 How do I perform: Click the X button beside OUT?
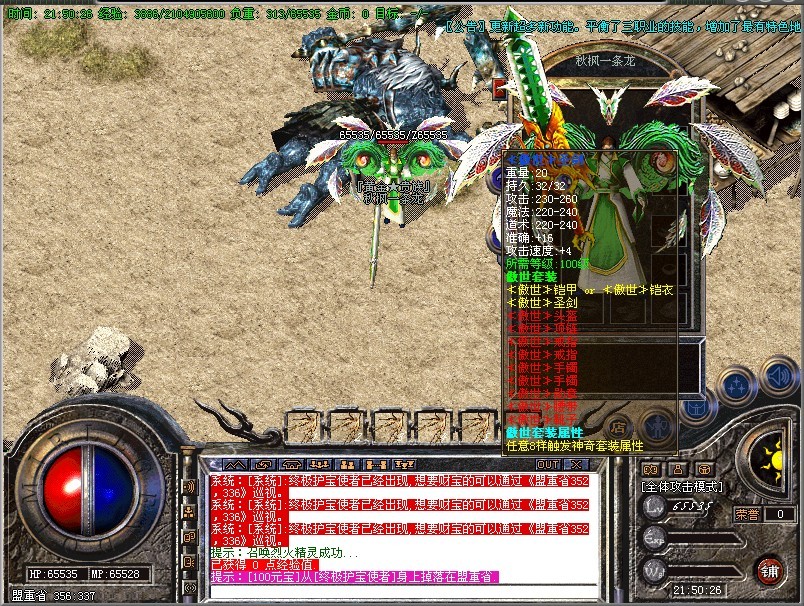point(575,465)
